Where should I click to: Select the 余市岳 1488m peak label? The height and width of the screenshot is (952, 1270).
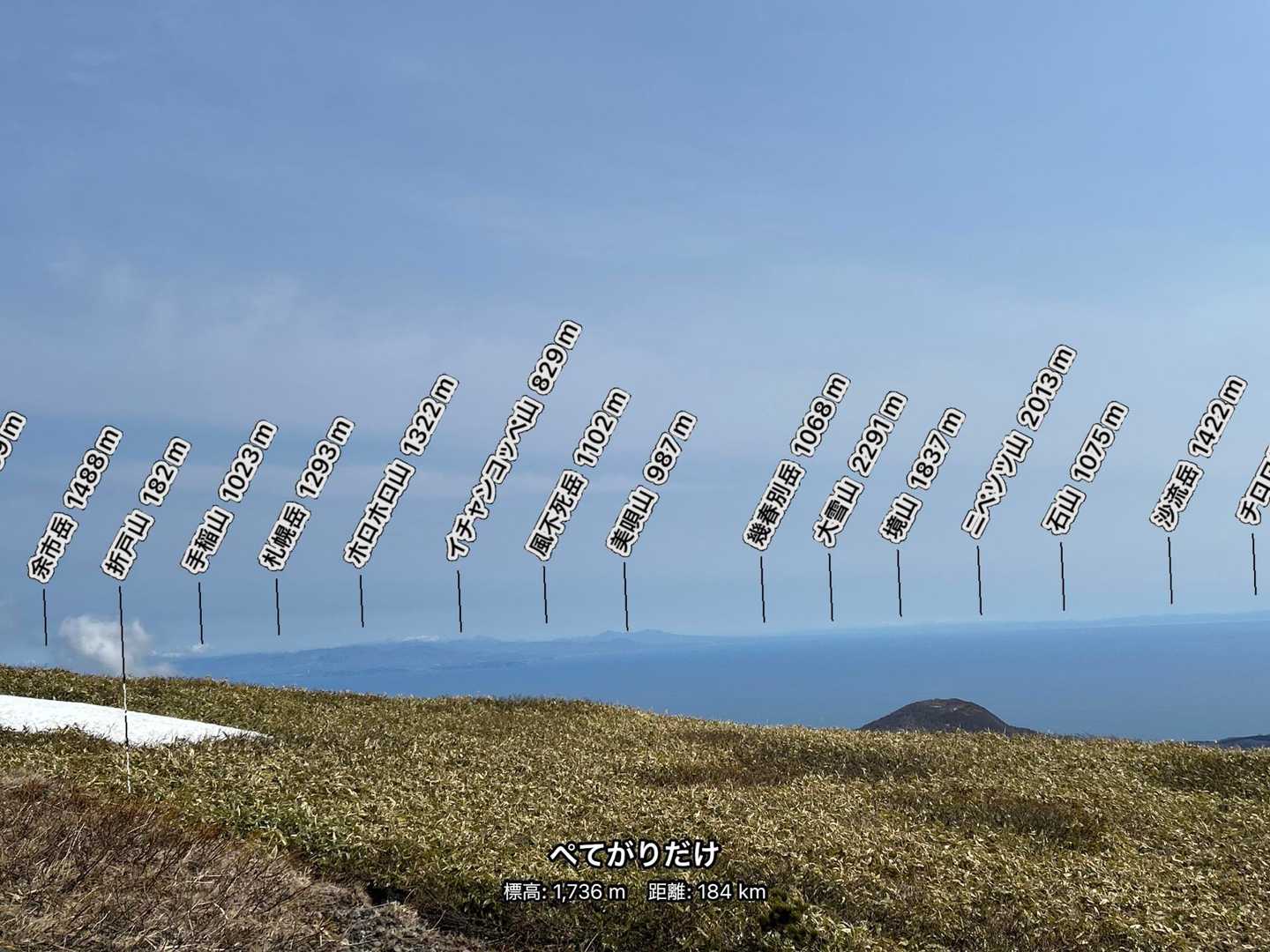coord(76,503)
